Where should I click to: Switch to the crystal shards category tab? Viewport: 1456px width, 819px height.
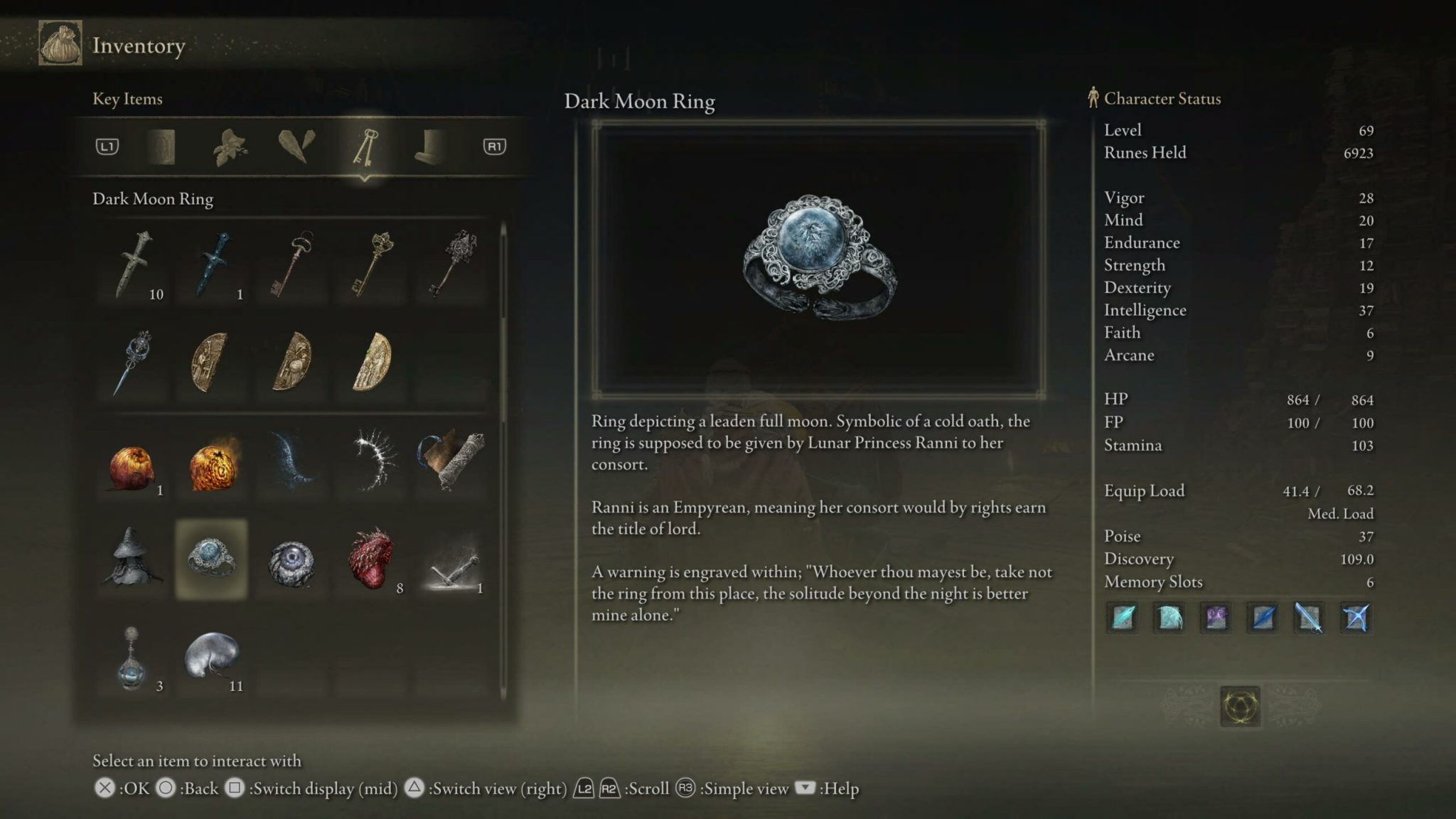296,147
